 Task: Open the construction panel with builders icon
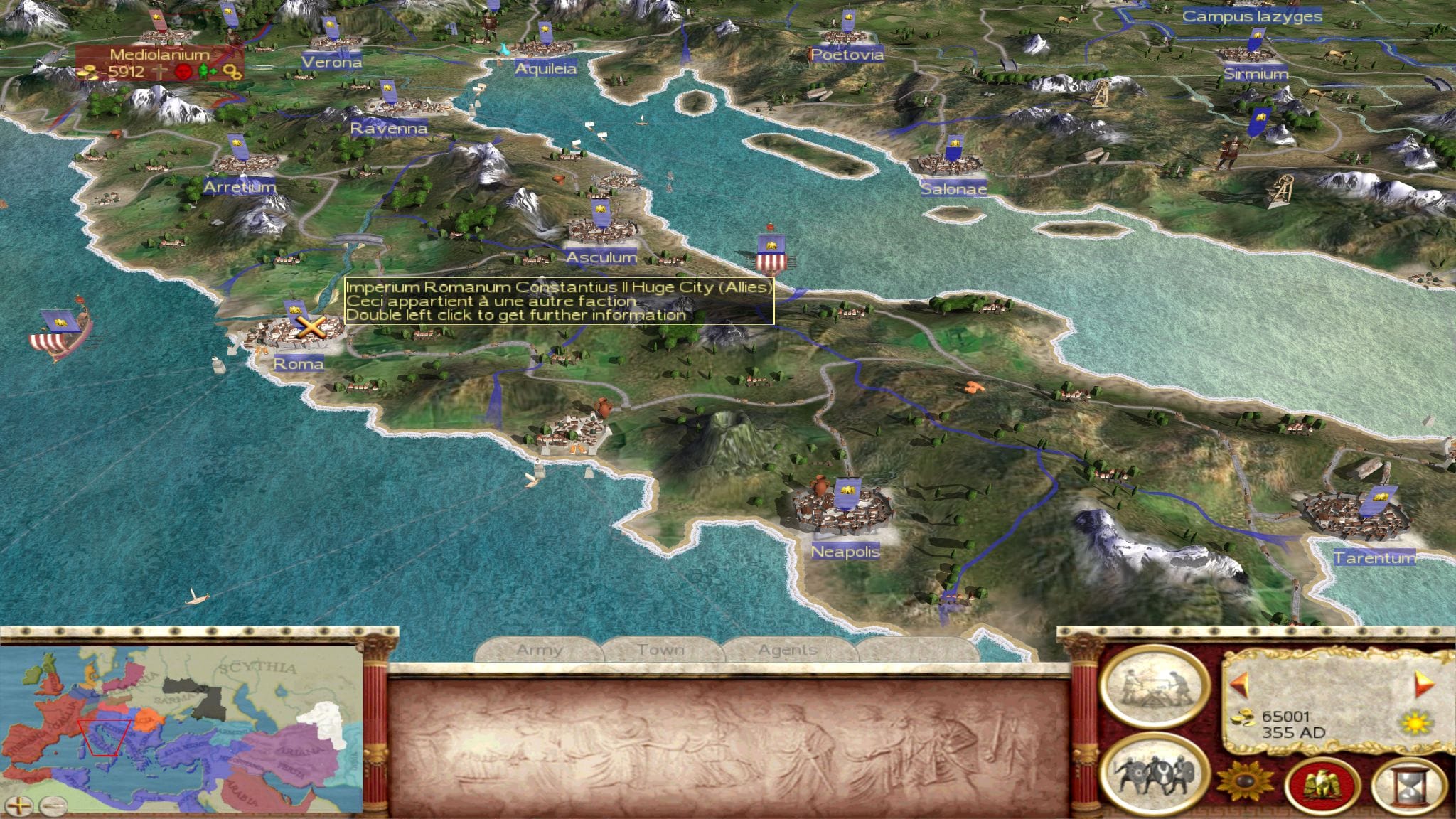(x=1154, y=687)
